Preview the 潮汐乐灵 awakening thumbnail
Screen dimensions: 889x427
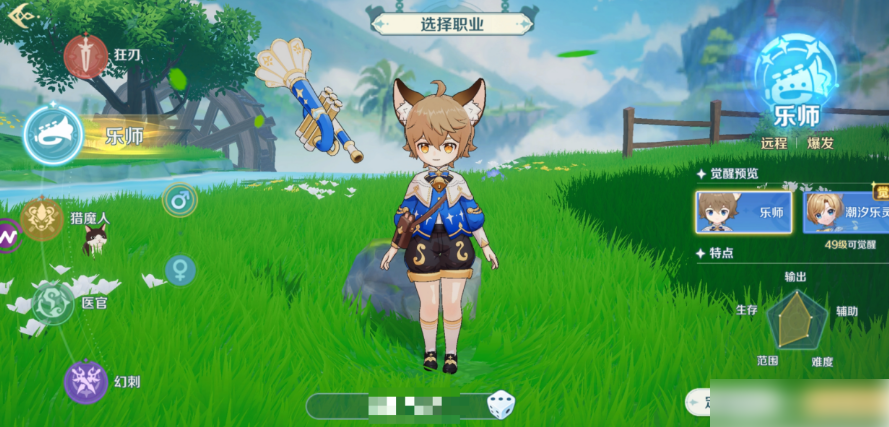(845, 212)
